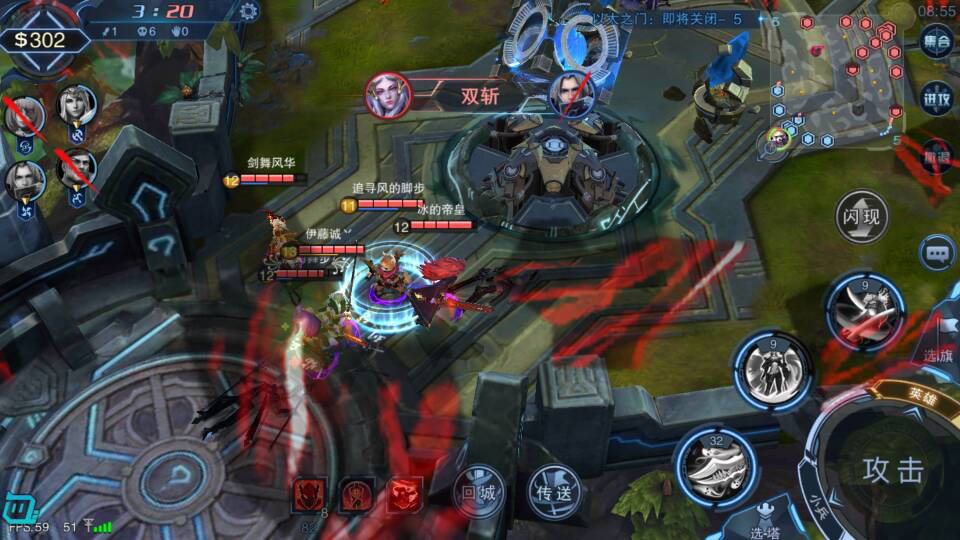Tap the 攻击 attack button
The width and height of the screenshot is (960, 540).
click(892, 470)
